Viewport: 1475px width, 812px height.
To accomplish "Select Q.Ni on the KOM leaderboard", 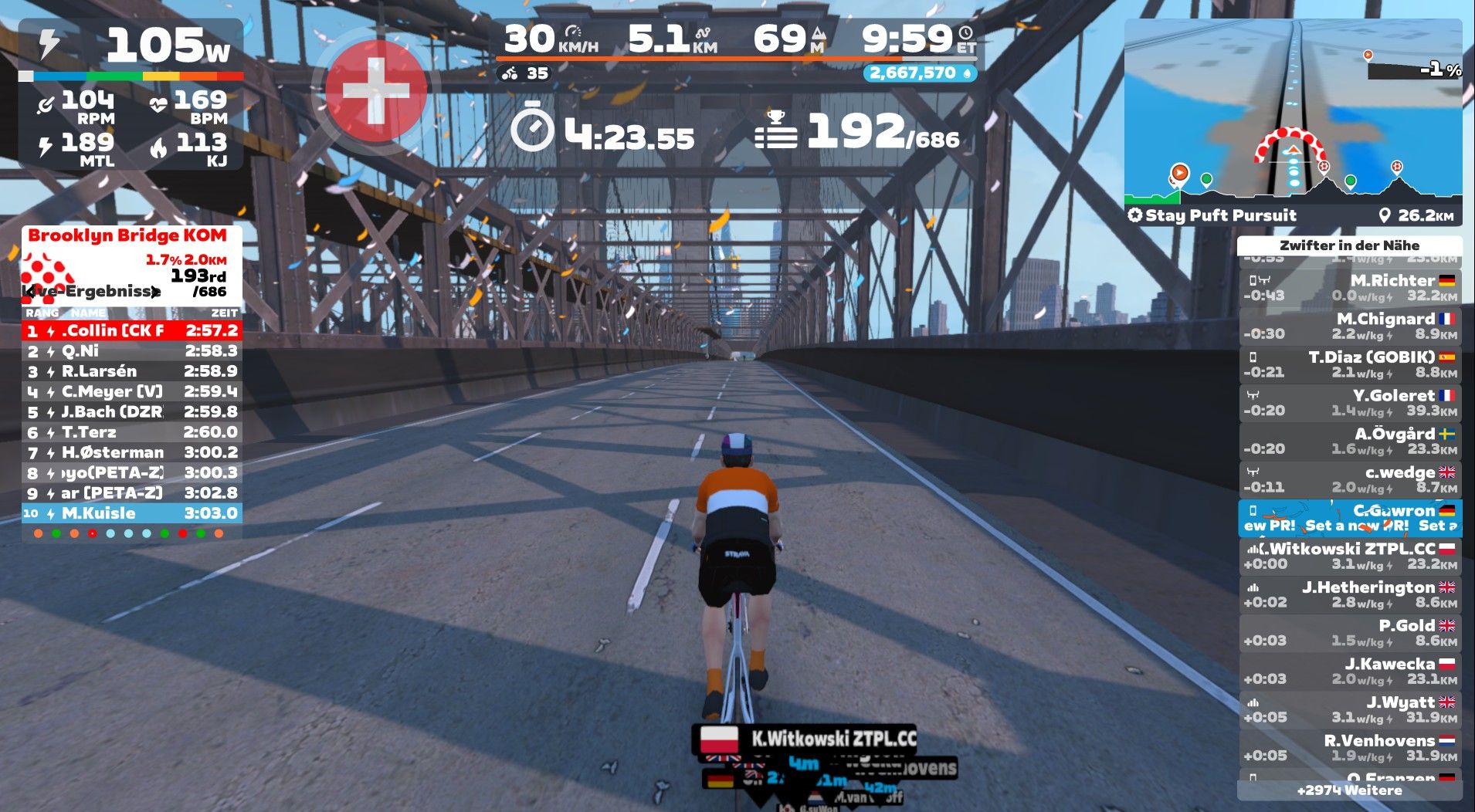I will (x=131, y=351).
